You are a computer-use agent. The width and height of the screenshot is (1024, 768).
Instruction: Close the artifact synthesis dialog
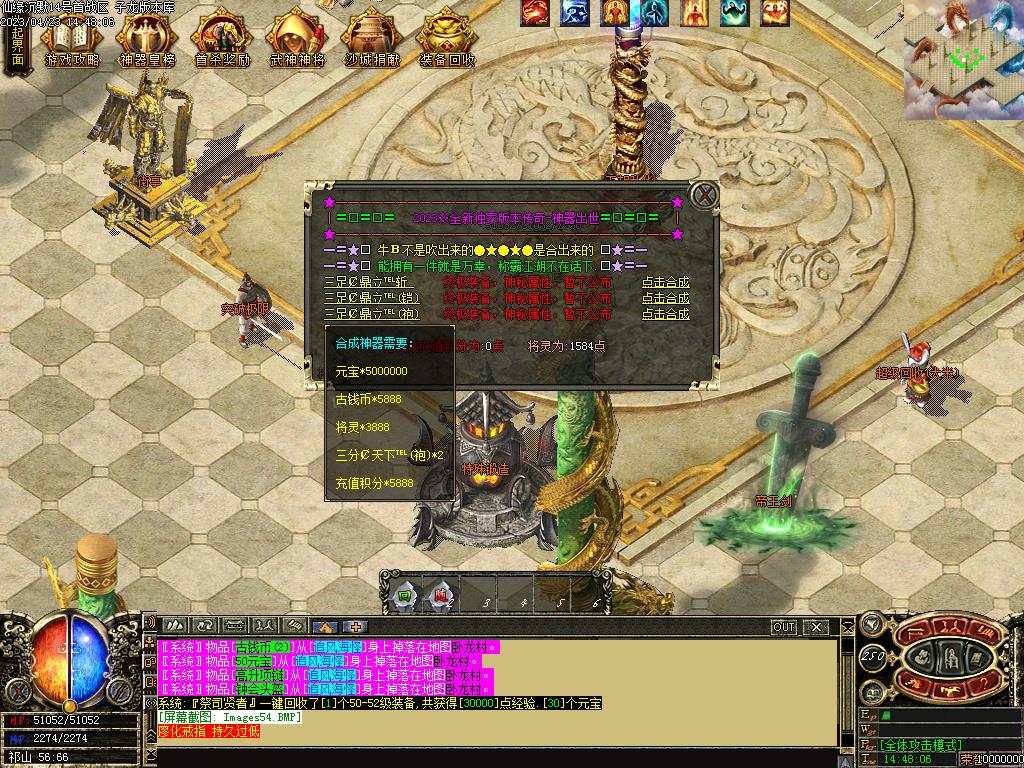click(x=705, y=194)
